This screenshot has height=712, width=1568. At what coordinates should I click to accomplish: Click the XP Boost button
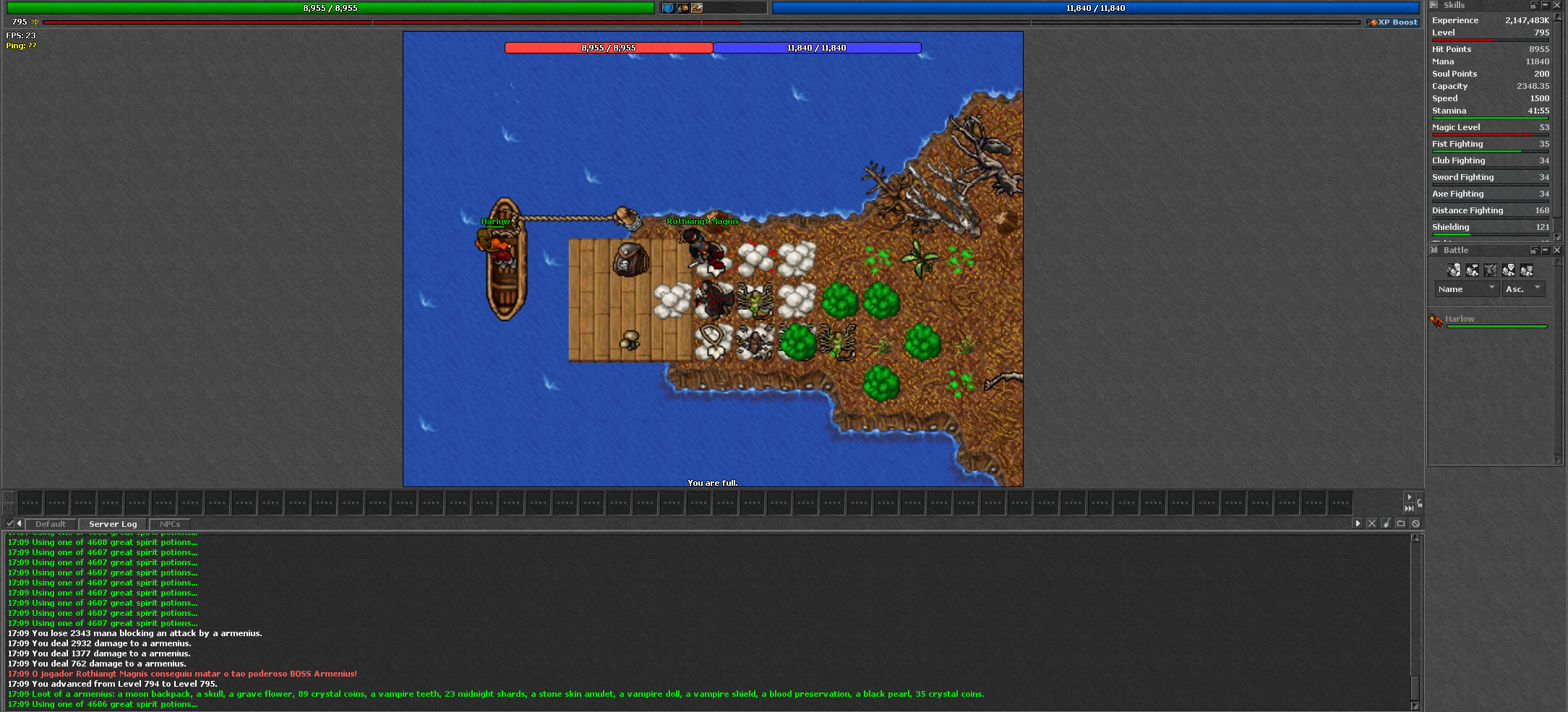(x=1392, y=22)
